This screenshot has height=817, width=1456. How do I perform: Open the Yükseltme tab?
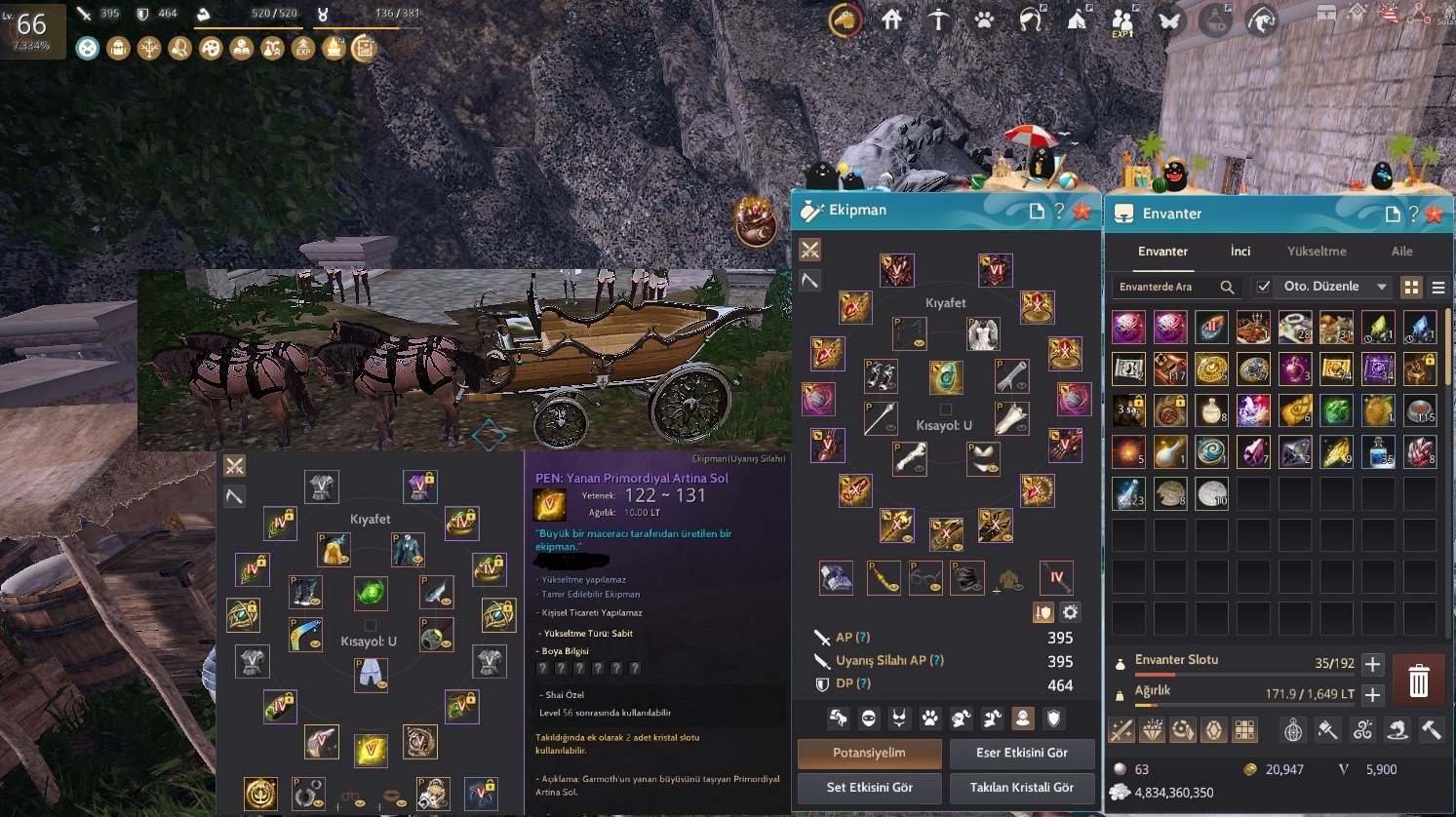pyautogui.click(x=1316, y=252)
